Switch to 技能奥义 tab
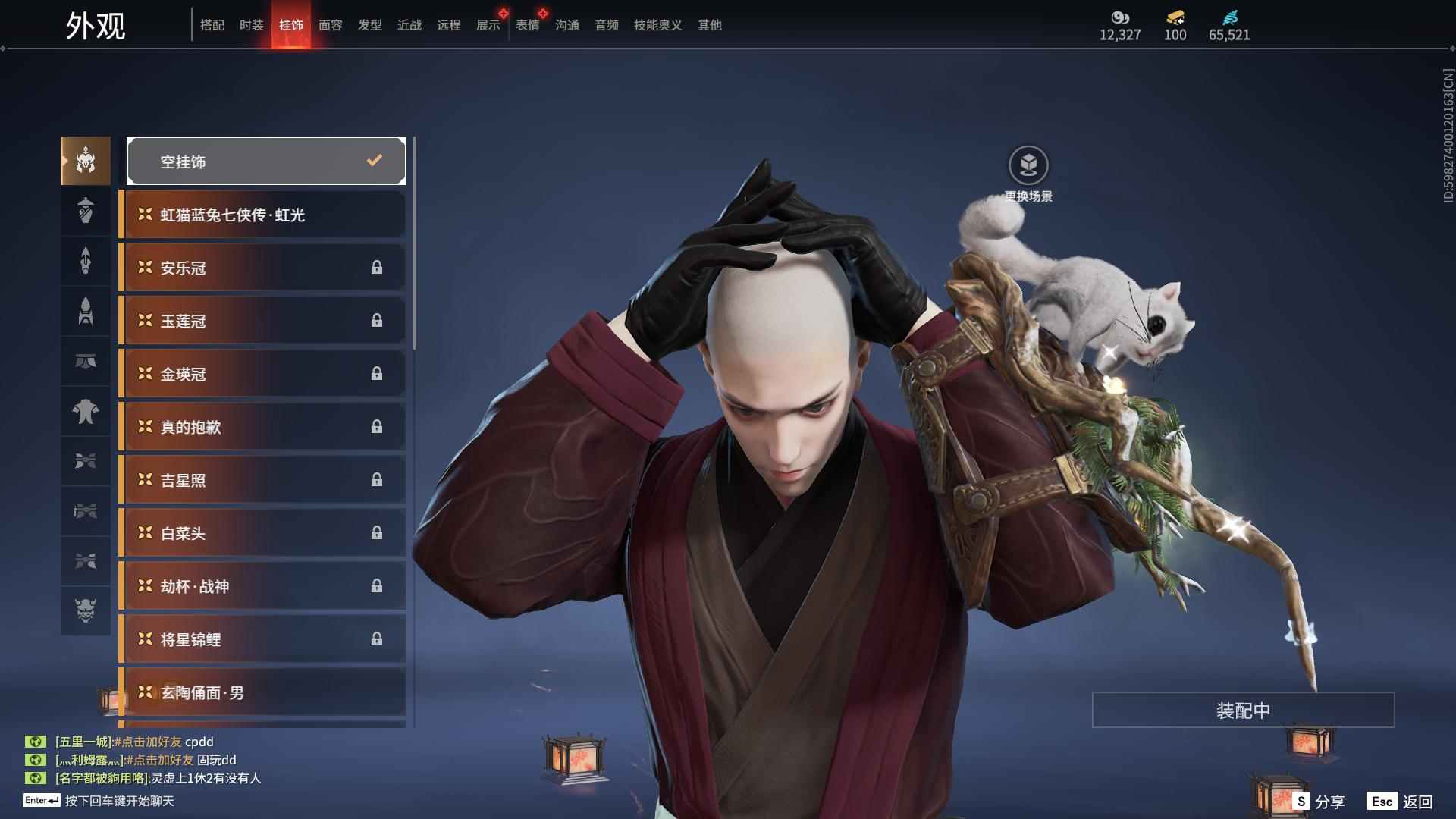 (x=657, y=25)
